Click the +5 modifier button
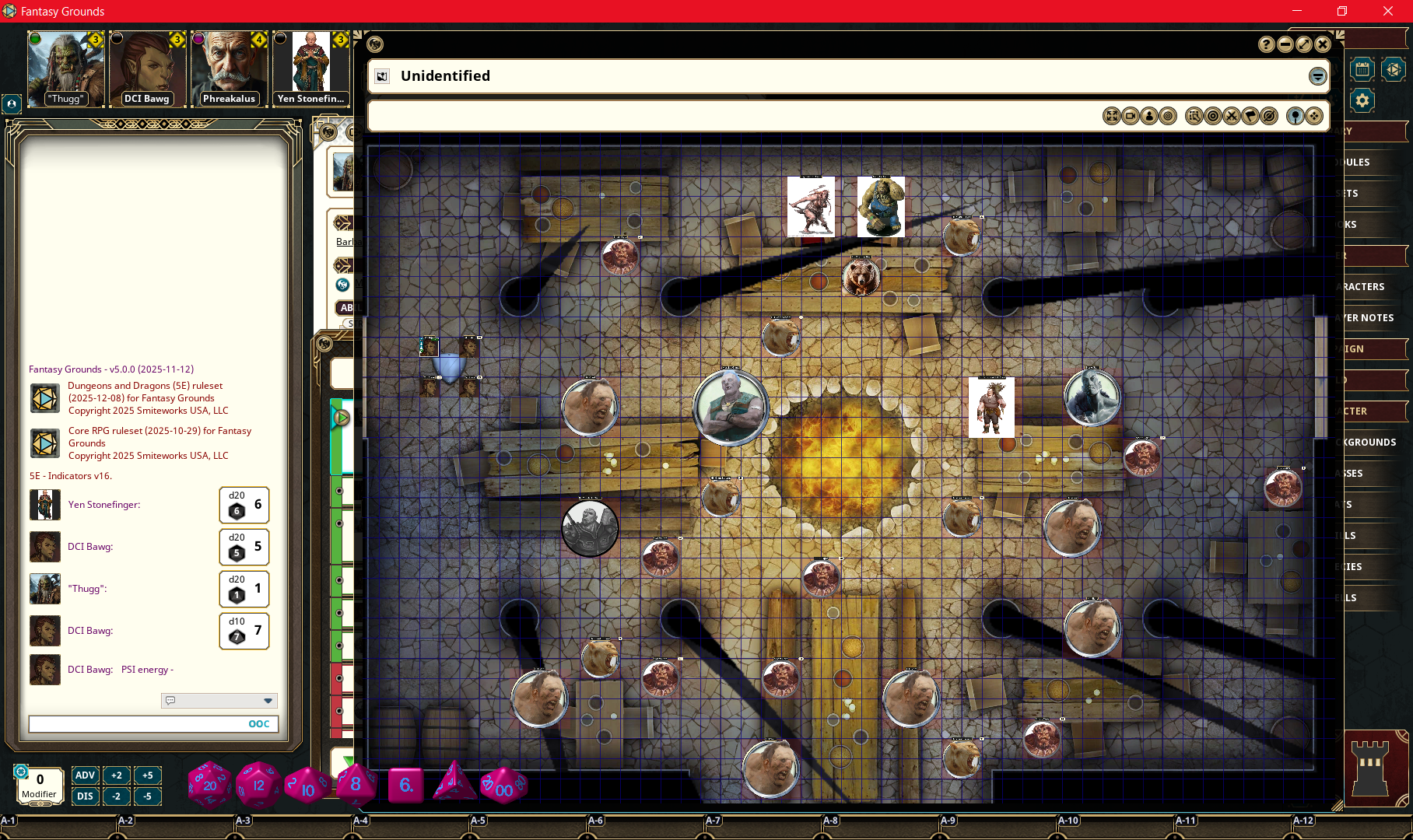1413x840 pixels. click(x=148, y=775)
